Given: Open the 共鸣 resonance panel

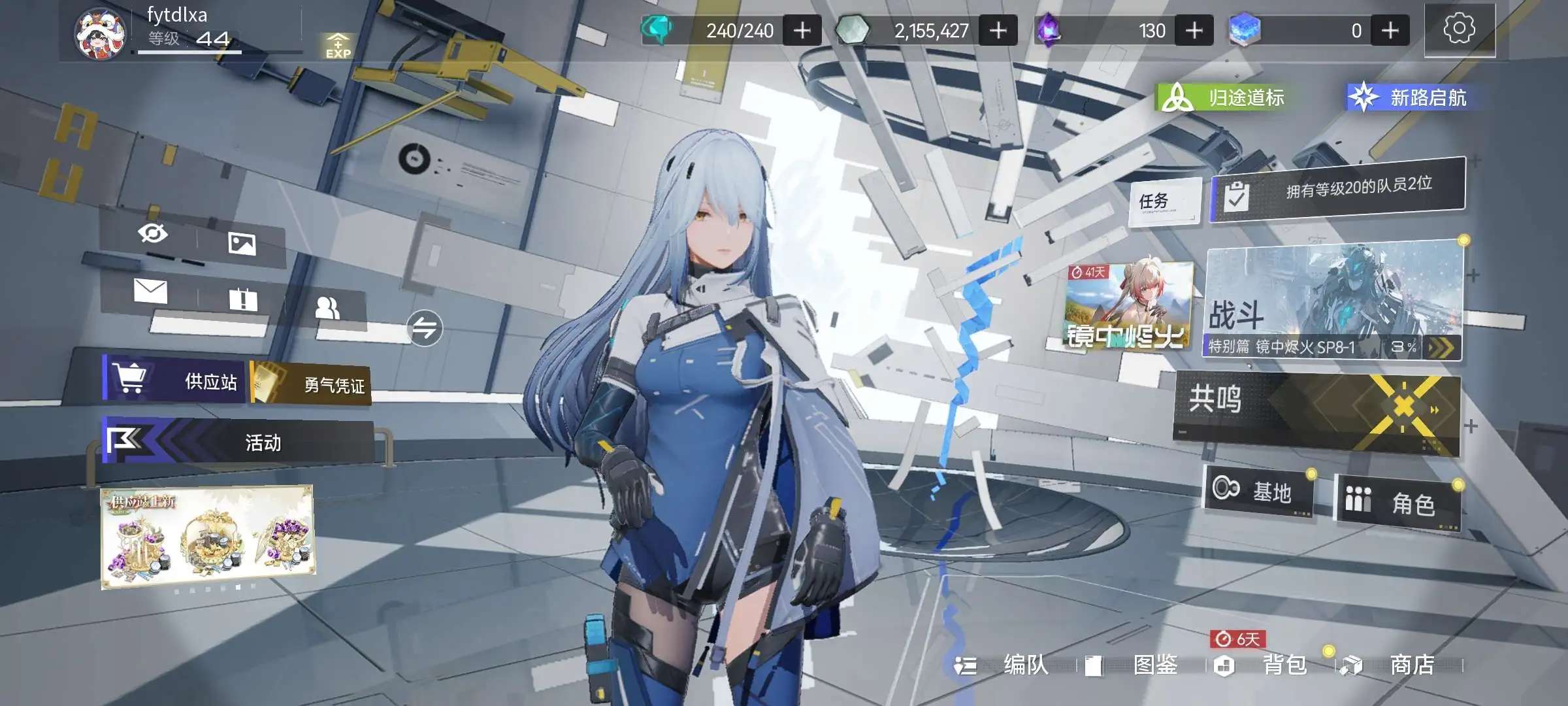Looking at the screenshot, I should (1316, 412).
